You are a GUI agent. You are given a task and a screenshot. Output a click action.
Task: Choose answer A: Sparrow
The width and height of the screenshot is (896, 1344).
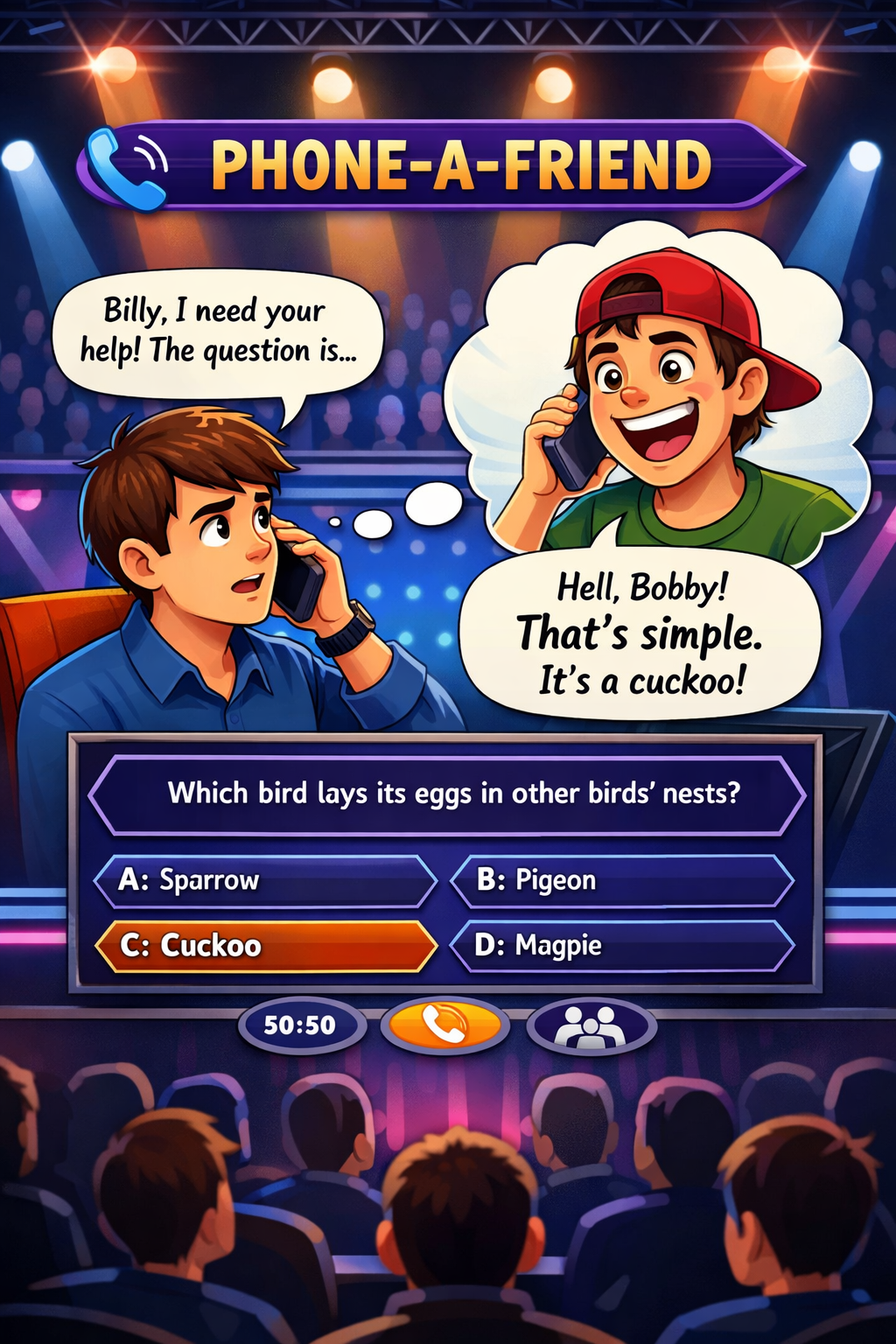click(264, 880)
